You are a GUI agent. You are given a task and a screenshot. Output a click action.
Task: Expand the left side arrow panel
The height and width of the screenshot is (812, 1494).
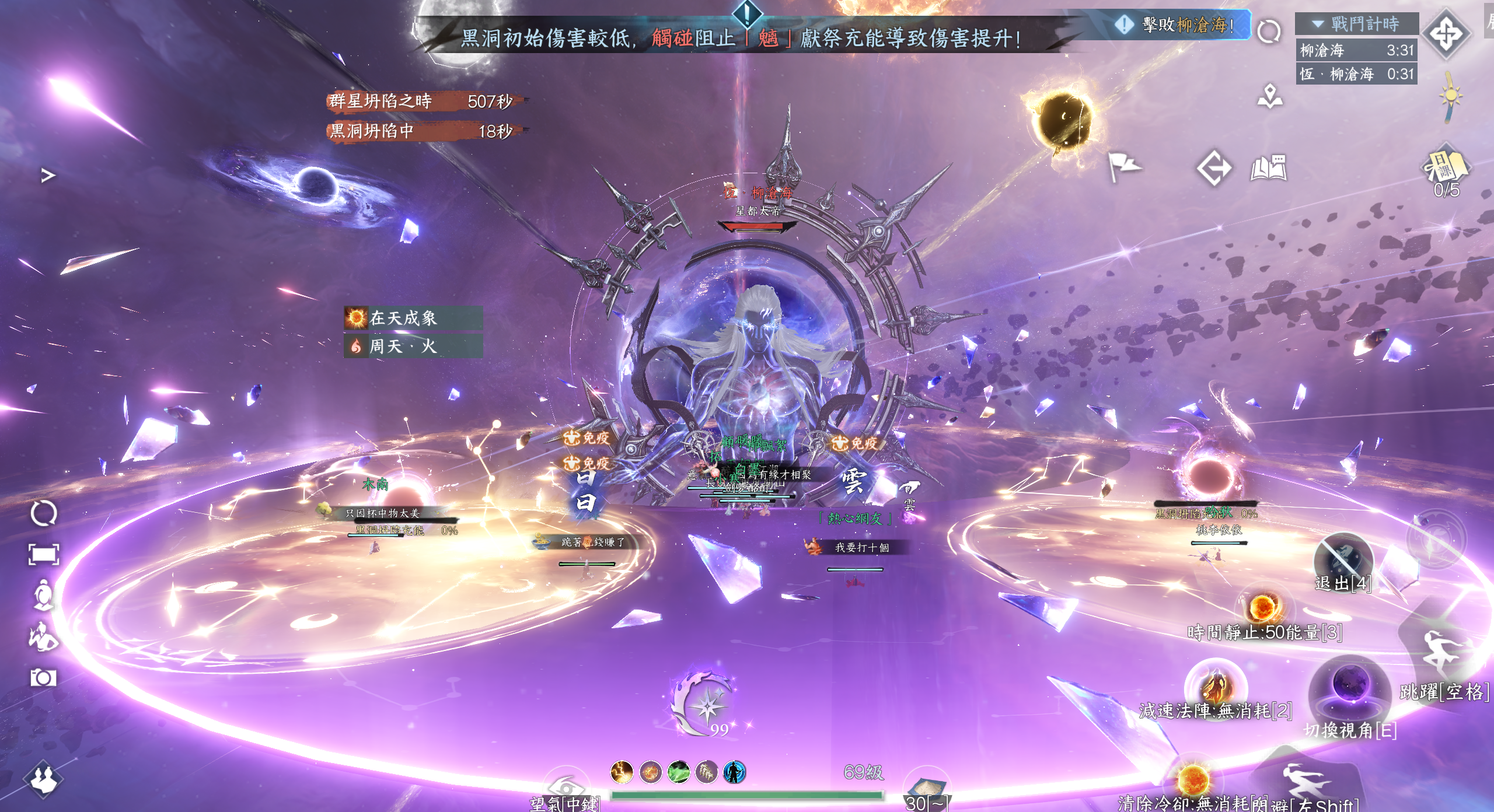(x=48, y=175)
